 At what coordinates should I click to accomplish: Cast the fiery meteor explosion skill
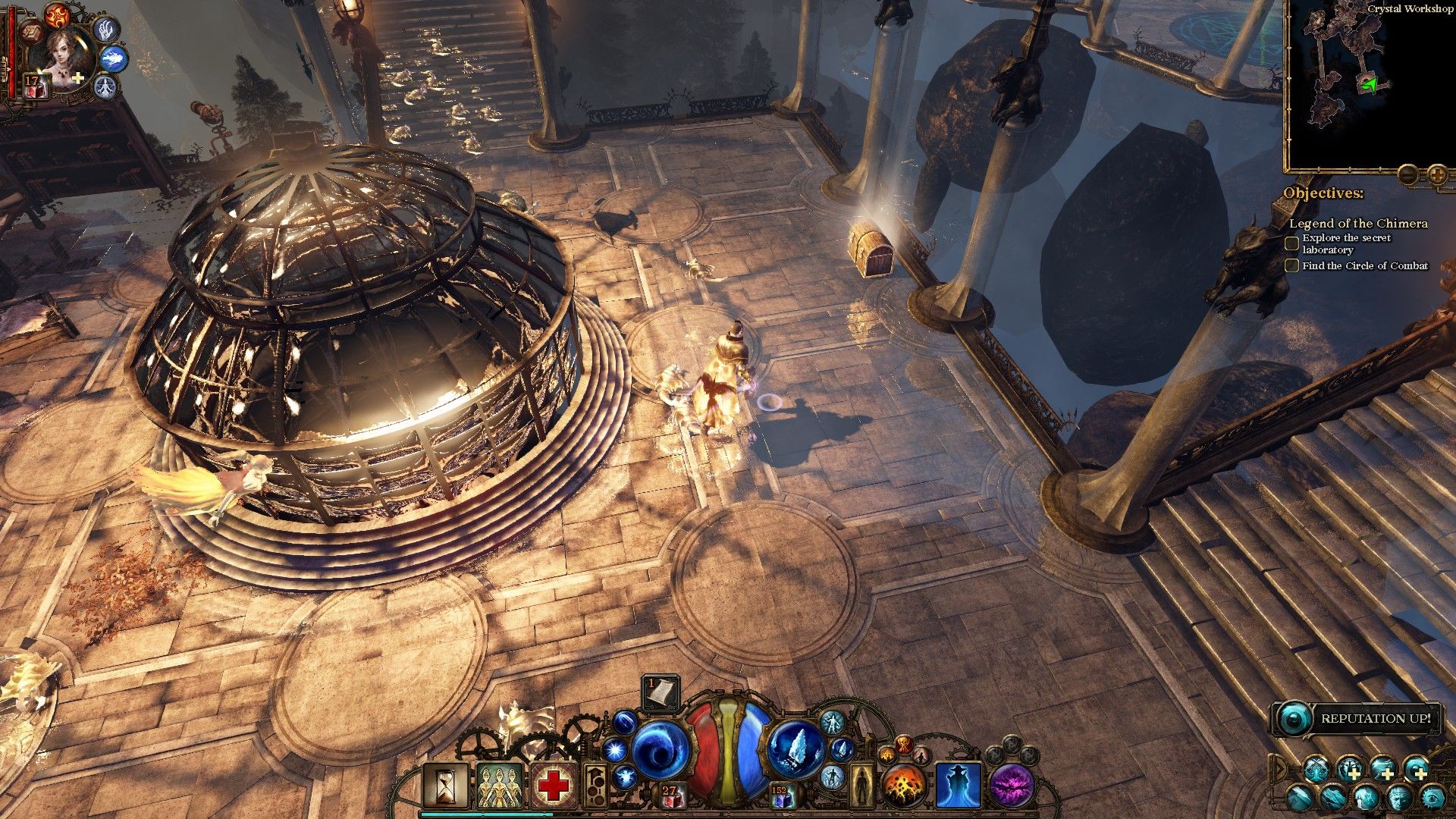pos(904,785)
